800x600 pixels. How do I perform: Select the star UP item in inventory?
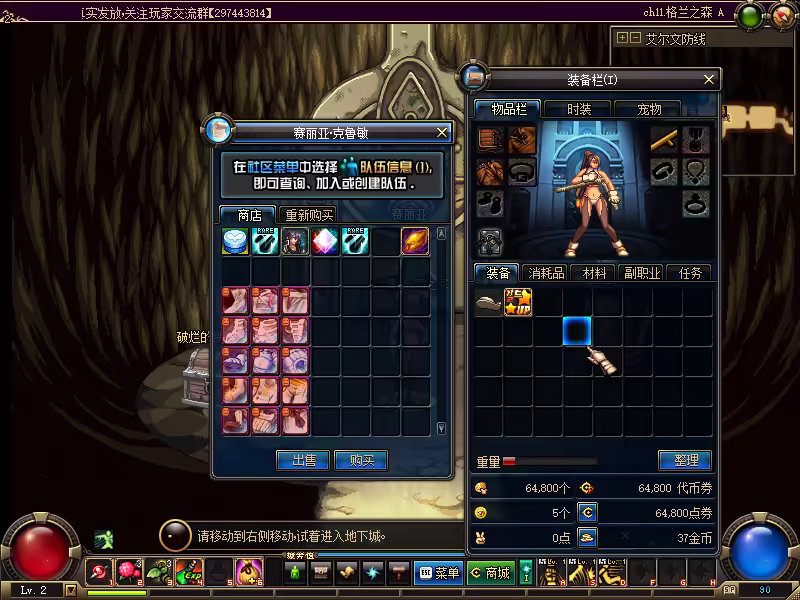coord(518,302)
